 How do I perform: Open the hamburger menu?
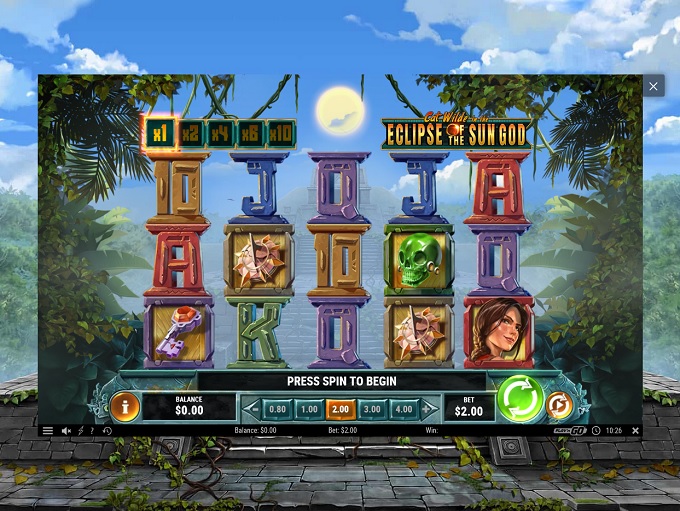pos(47,431)
